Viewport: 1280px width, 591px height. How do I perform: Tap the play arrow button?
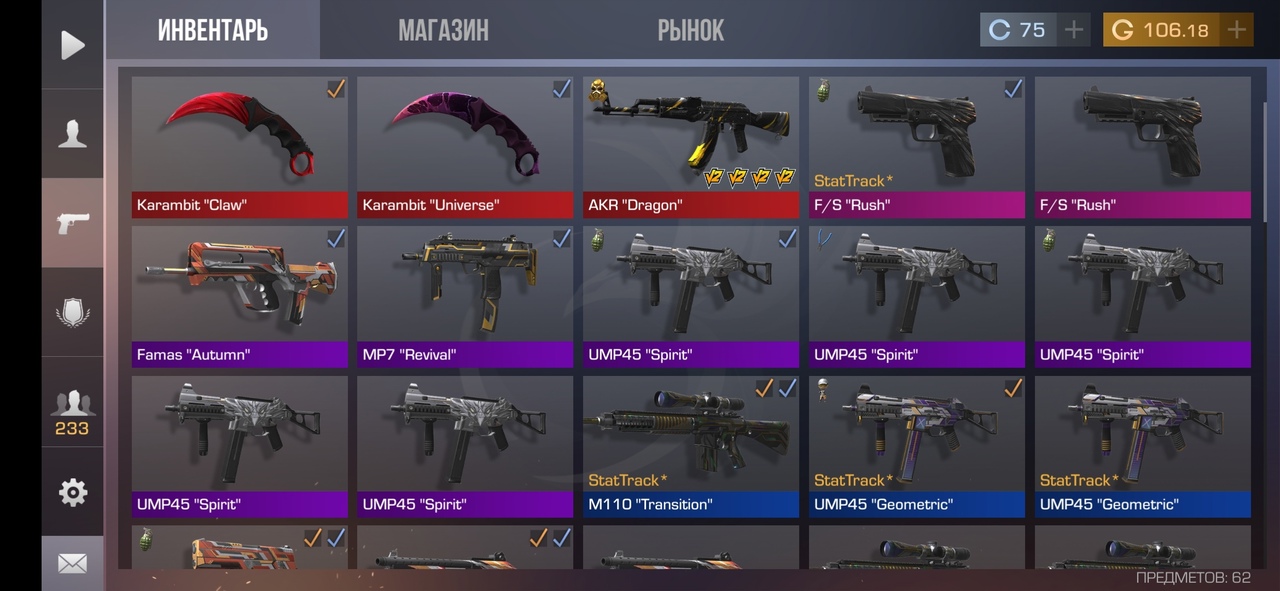click(x=72, y=45)
